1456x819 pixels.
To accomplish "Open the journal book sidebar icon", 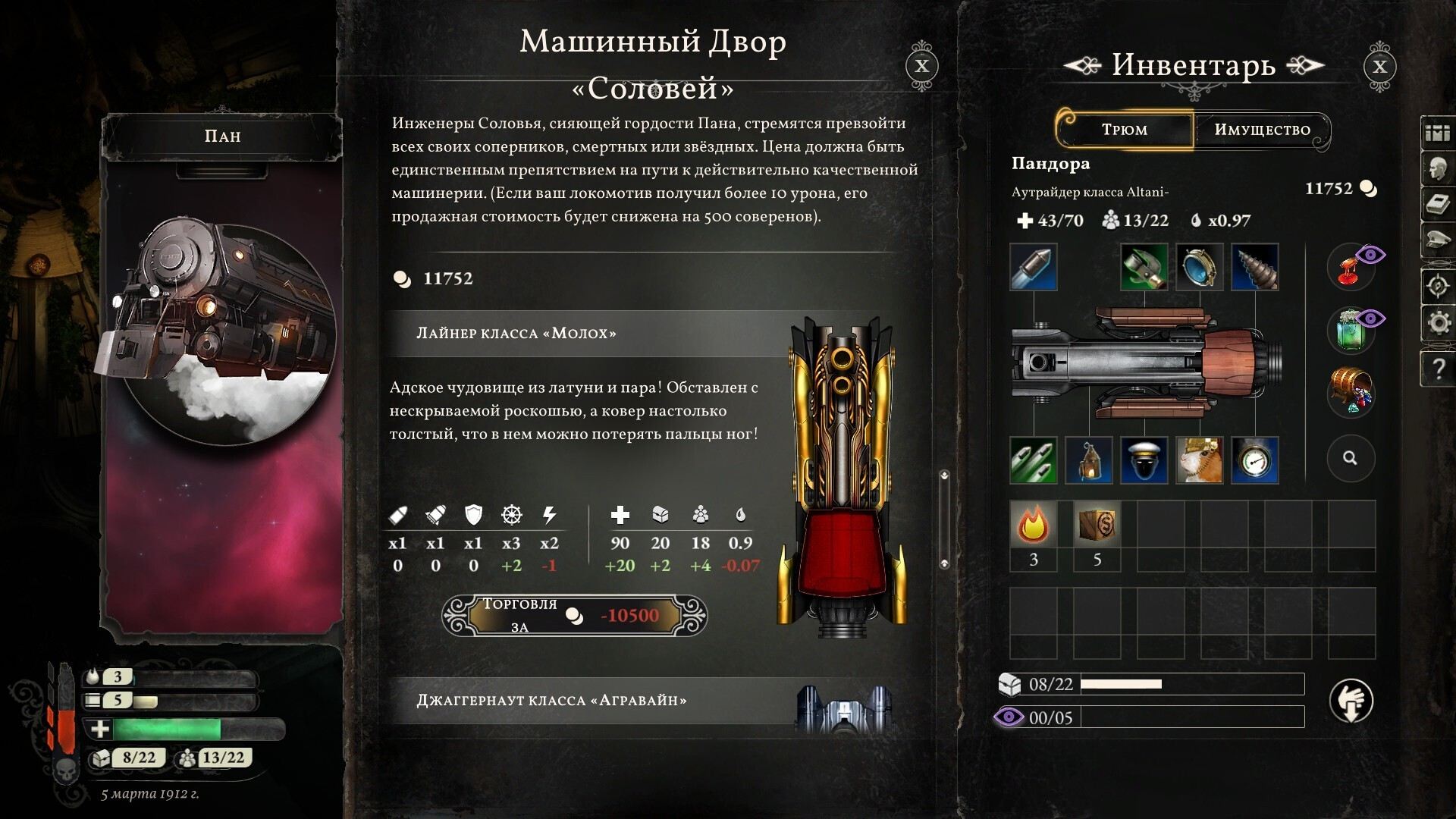I will pyautogui.click(x=1439, y=205).
